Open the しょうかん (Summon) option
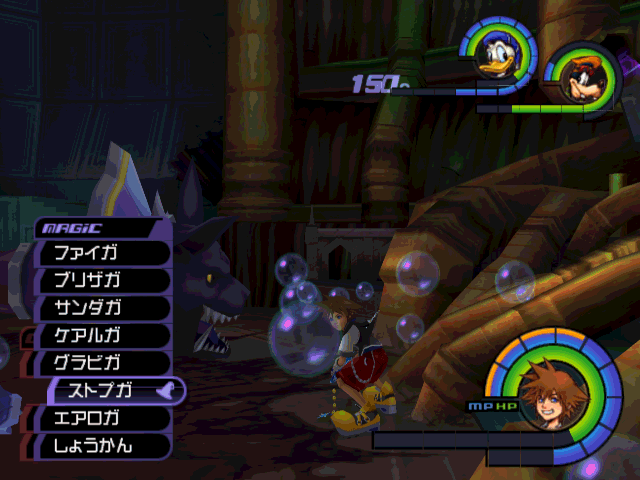The height and width of the screenshot is (480, 640). coord(102,445)
